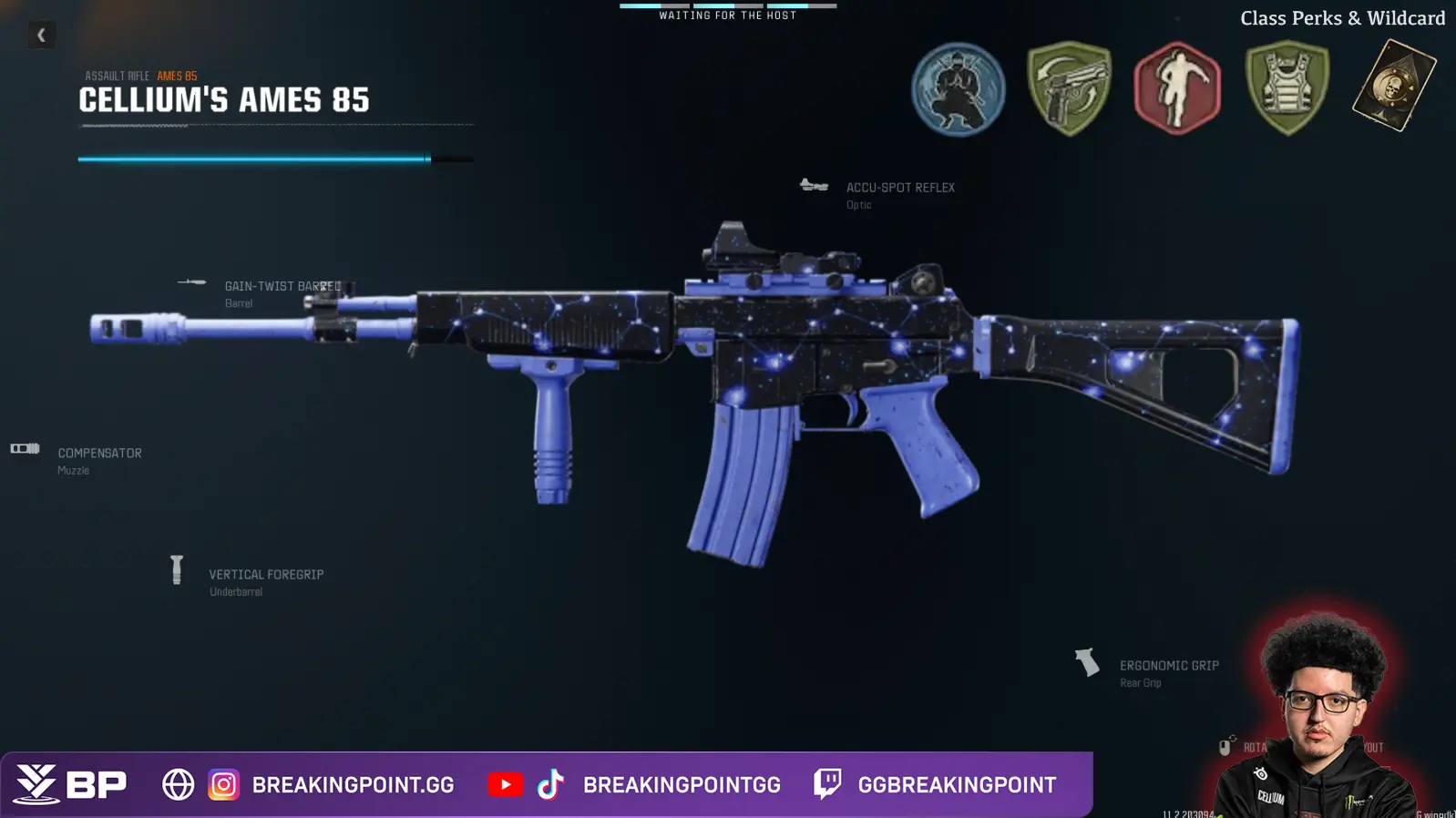Select the Ergonomic Grip rear grip icon

tap(1088, 662)
